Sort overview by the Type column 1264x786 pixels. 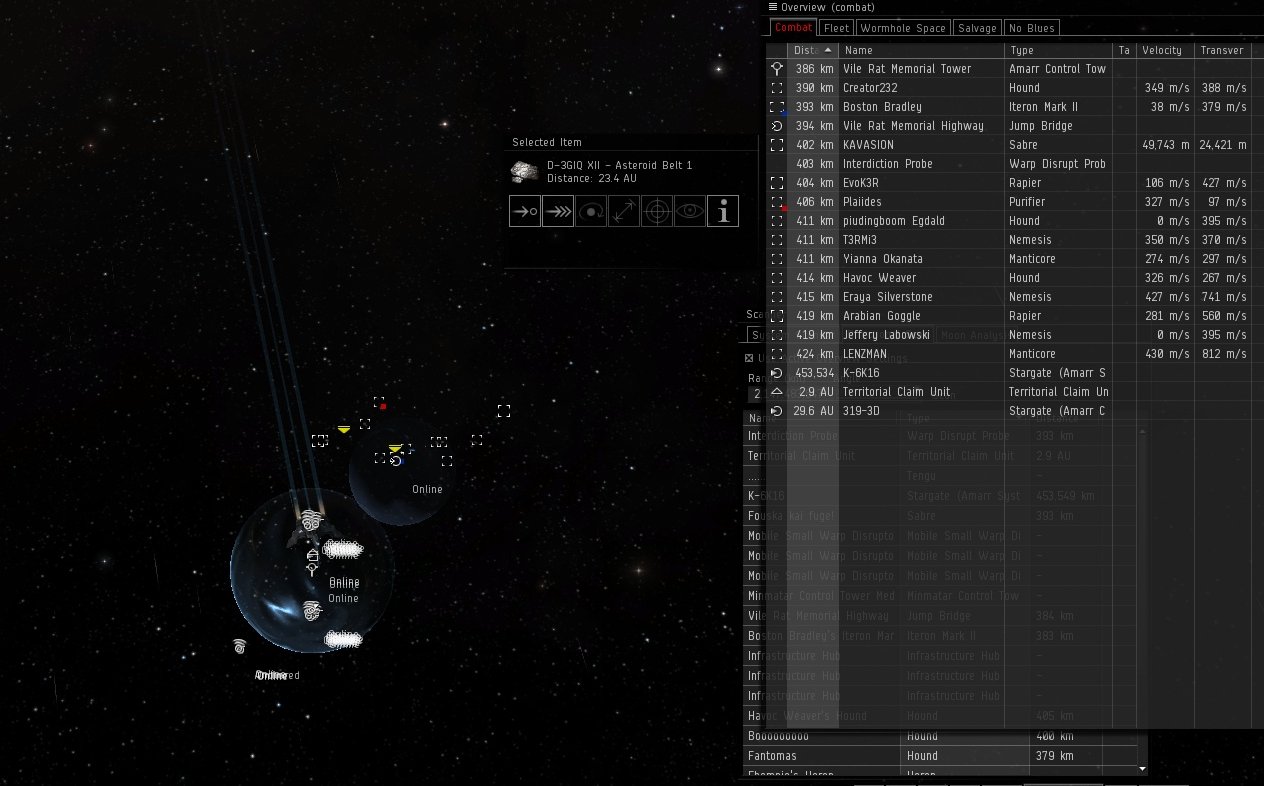pos(1057,50)
